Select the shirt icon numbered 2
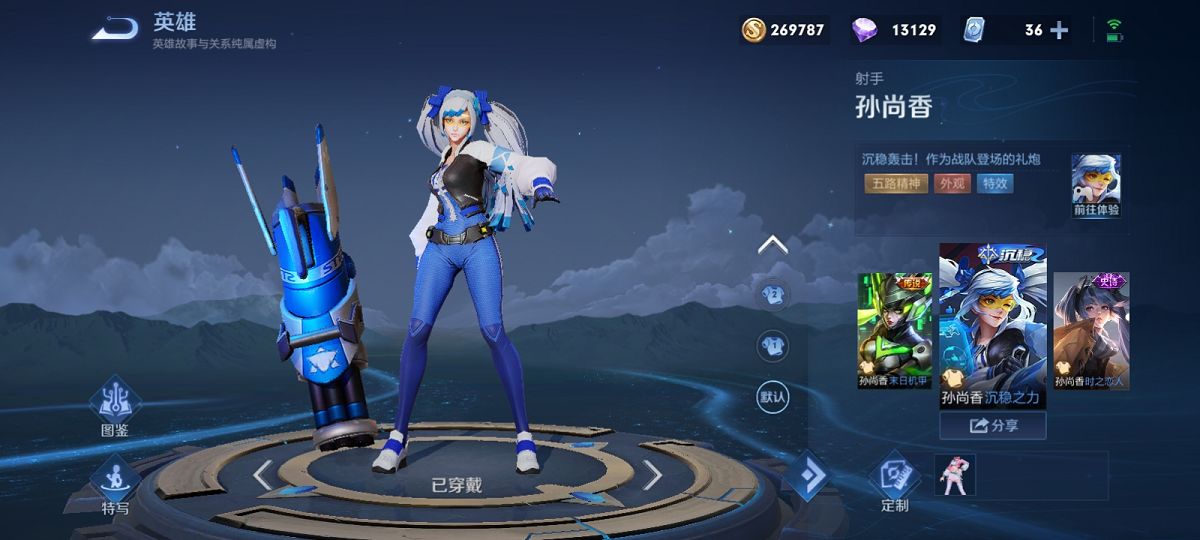 click(772, 294)
